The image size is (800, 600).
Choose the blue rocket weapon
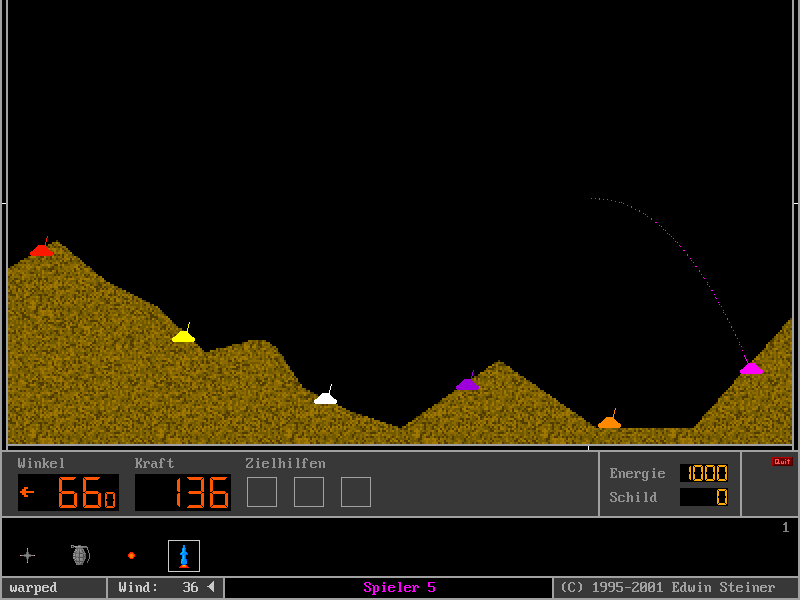tap(184, 556)
